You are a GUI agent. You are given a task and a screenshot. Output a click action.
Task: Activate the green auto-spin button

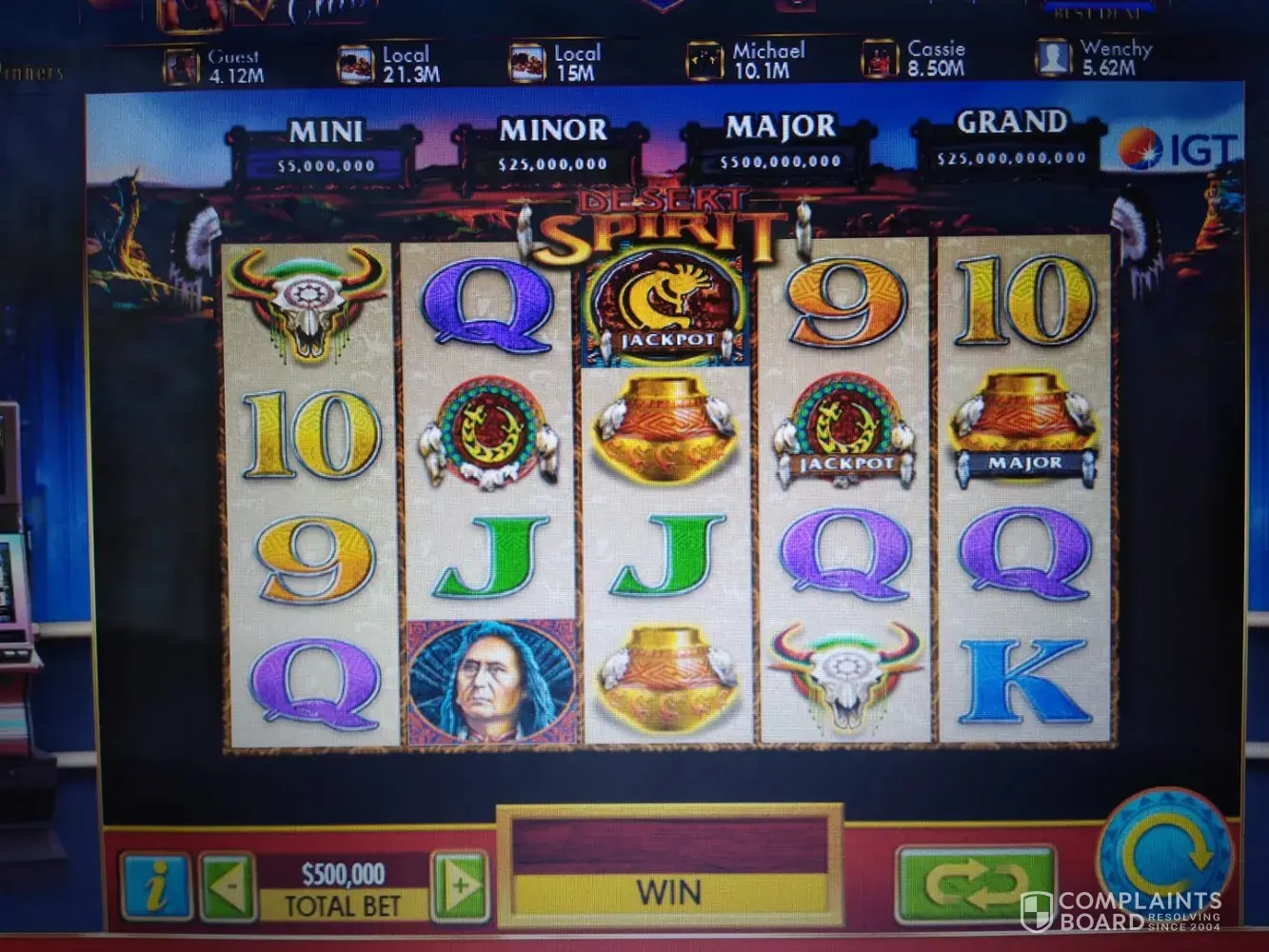click(x=975, y=882)
